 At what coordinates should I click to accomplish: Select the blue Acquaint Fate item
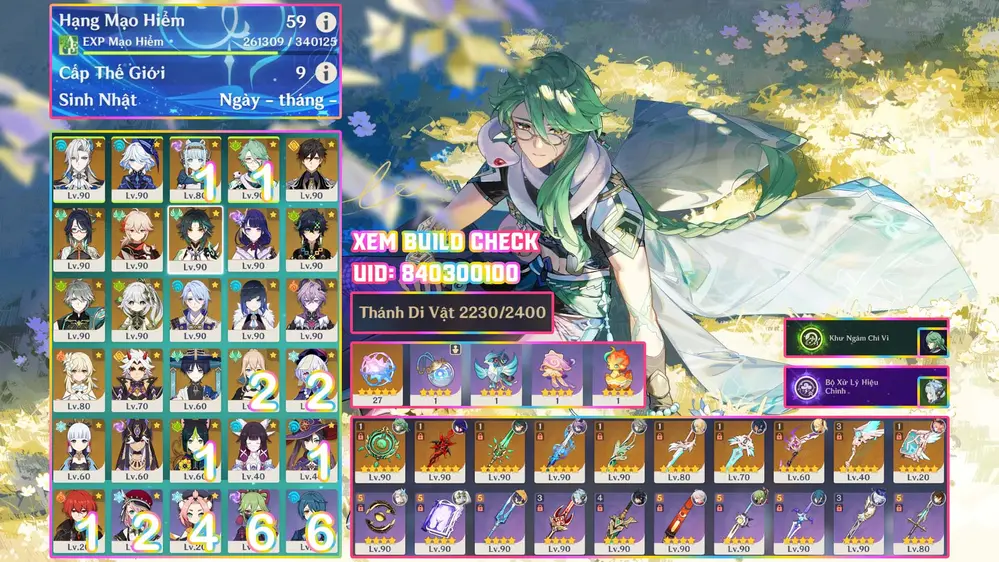pyautogui.click(x=436, y=372)
